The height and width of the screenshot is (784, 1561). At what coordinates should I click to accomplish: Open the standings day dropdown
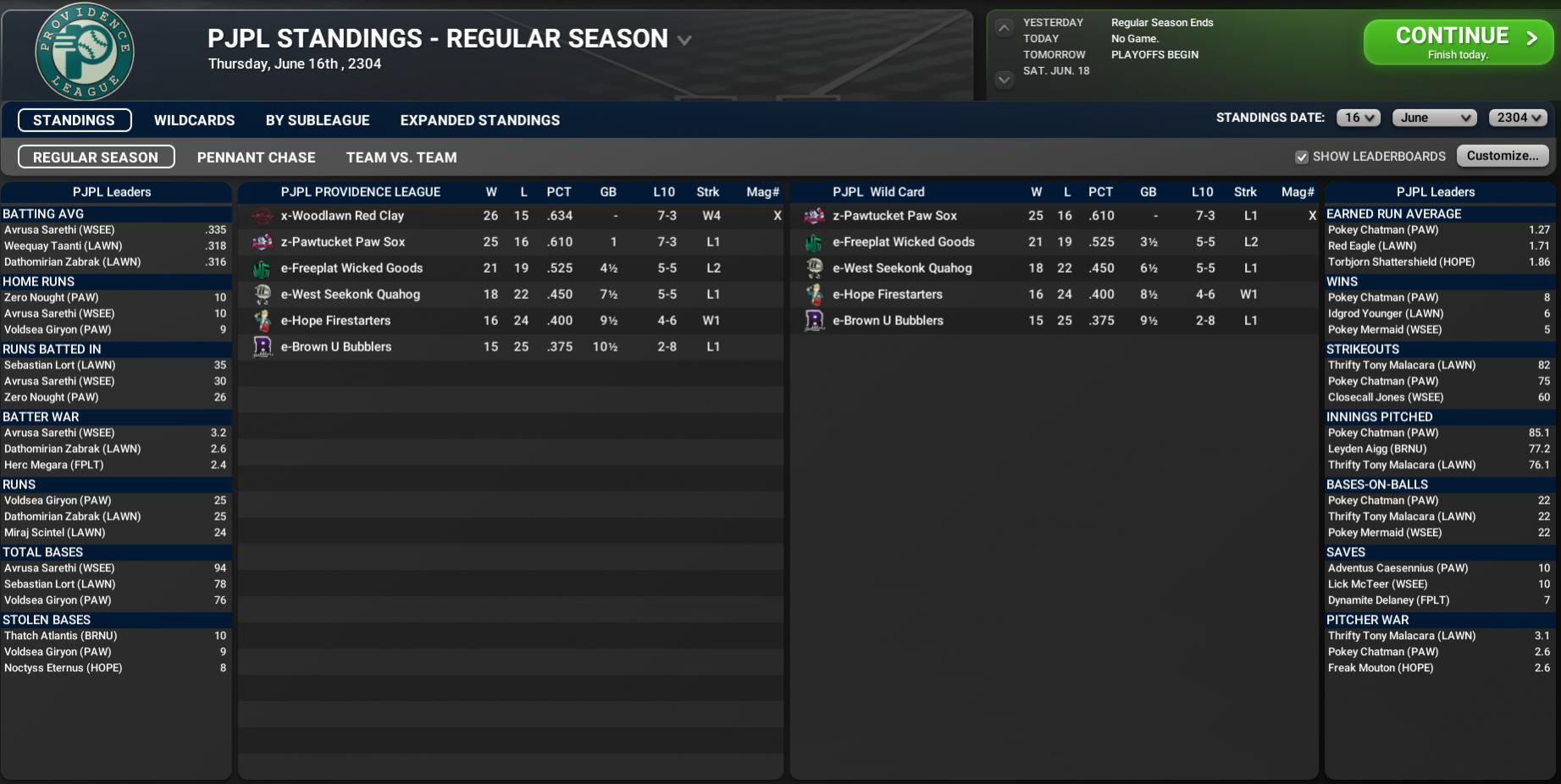coord(1358,118)
